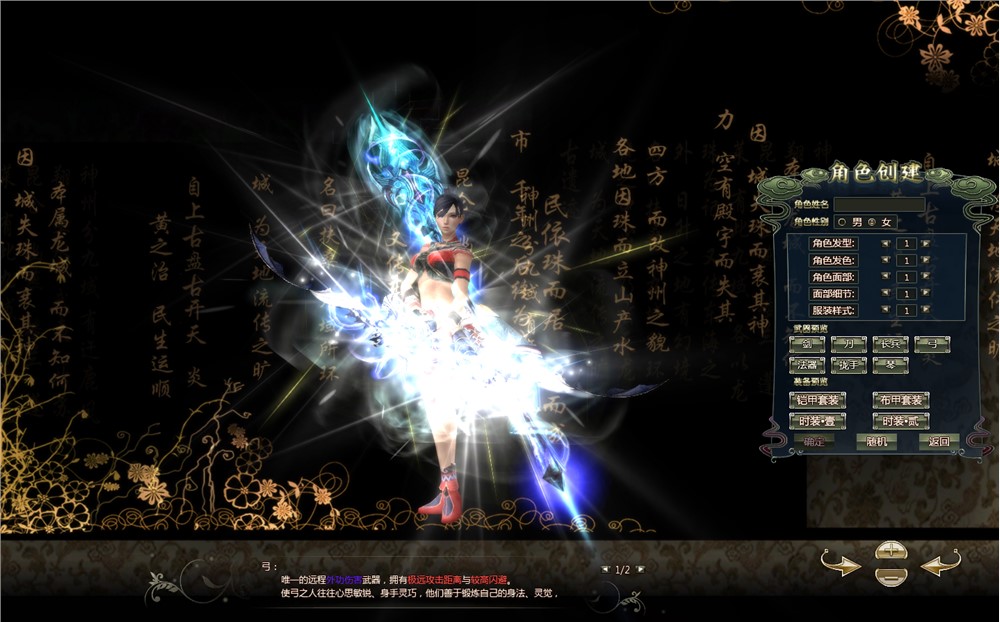The height and width of the screenshot is (622, 1000).
Task: Preview the bow (弓) weapon
Action: click(932, 344)
